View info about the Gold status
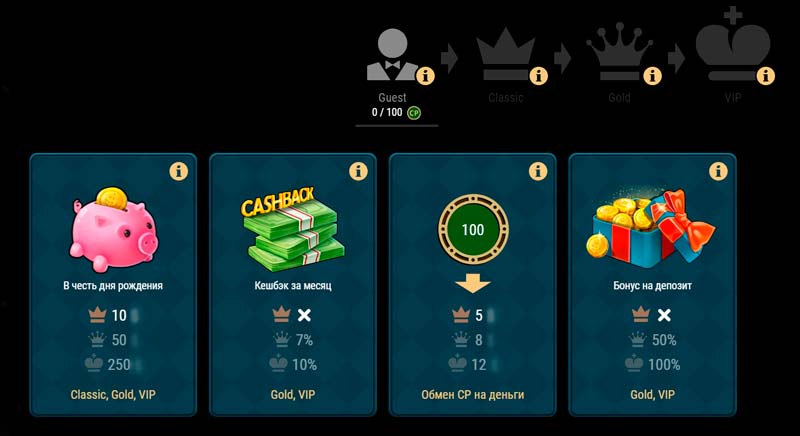The height and width of the screenshot is (436, 800). click(x=653, y=76)
